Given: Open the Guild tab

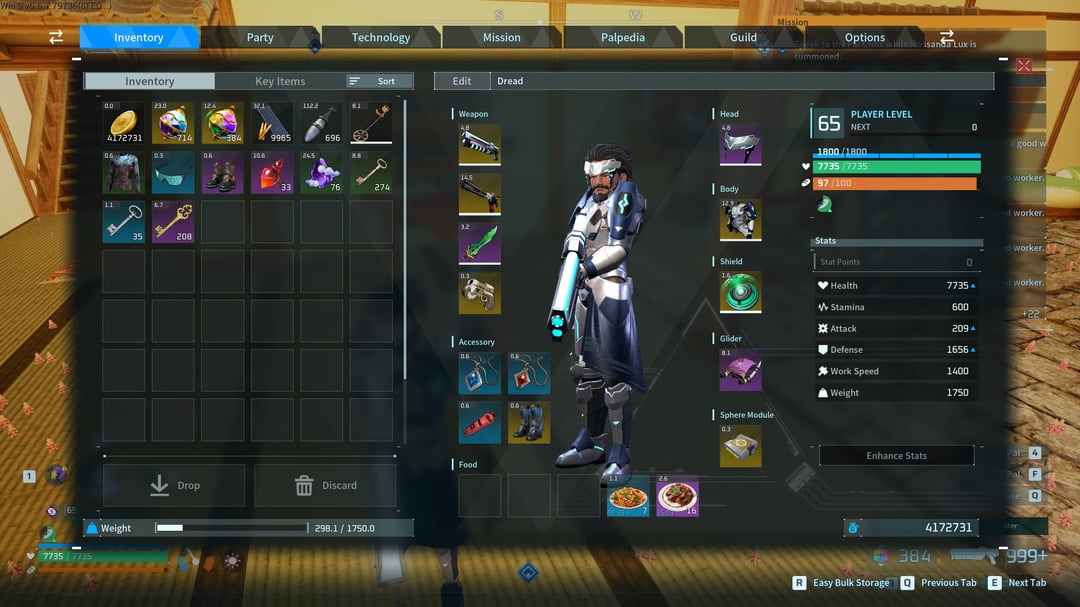Looking at the screenshot, I should tap(743, 38).
